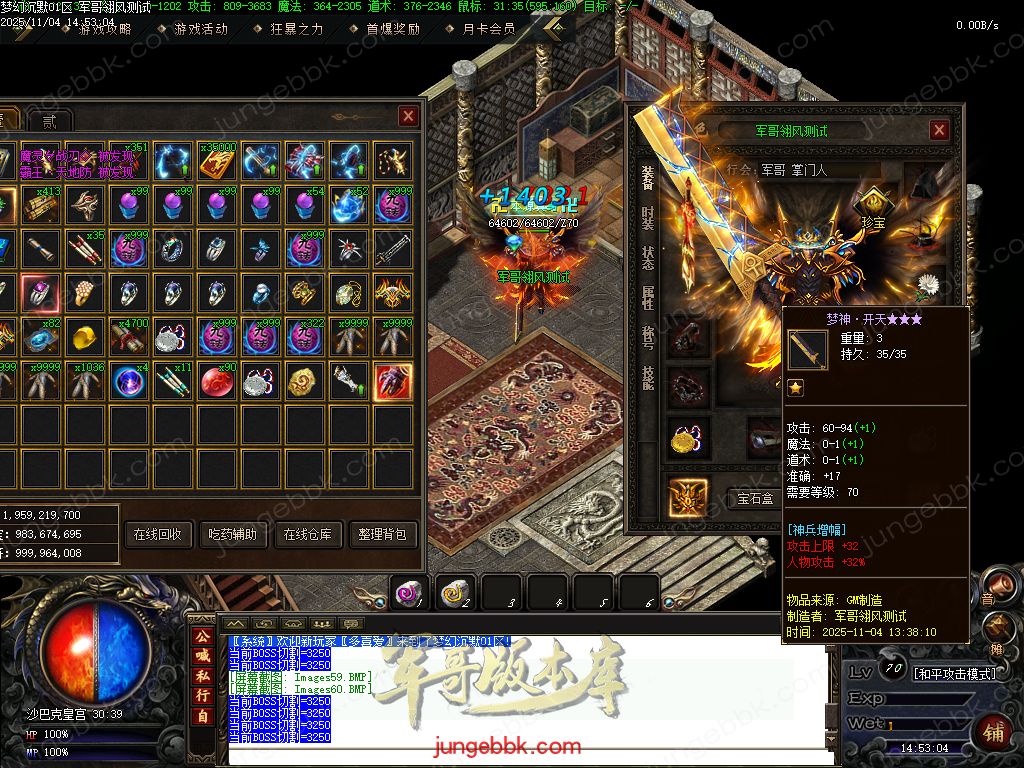Select the red orb x90 item
1024x768 pixels.
[x=216, y=381]
